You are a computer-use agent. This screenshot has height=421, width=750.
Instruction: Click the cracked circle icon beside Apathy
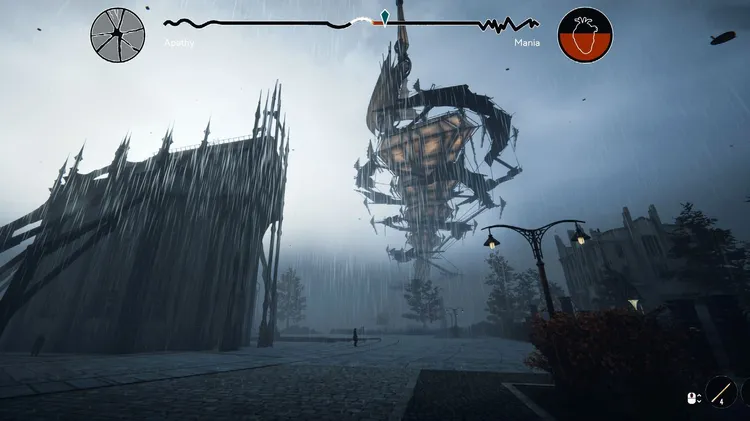tap(118, 34)
